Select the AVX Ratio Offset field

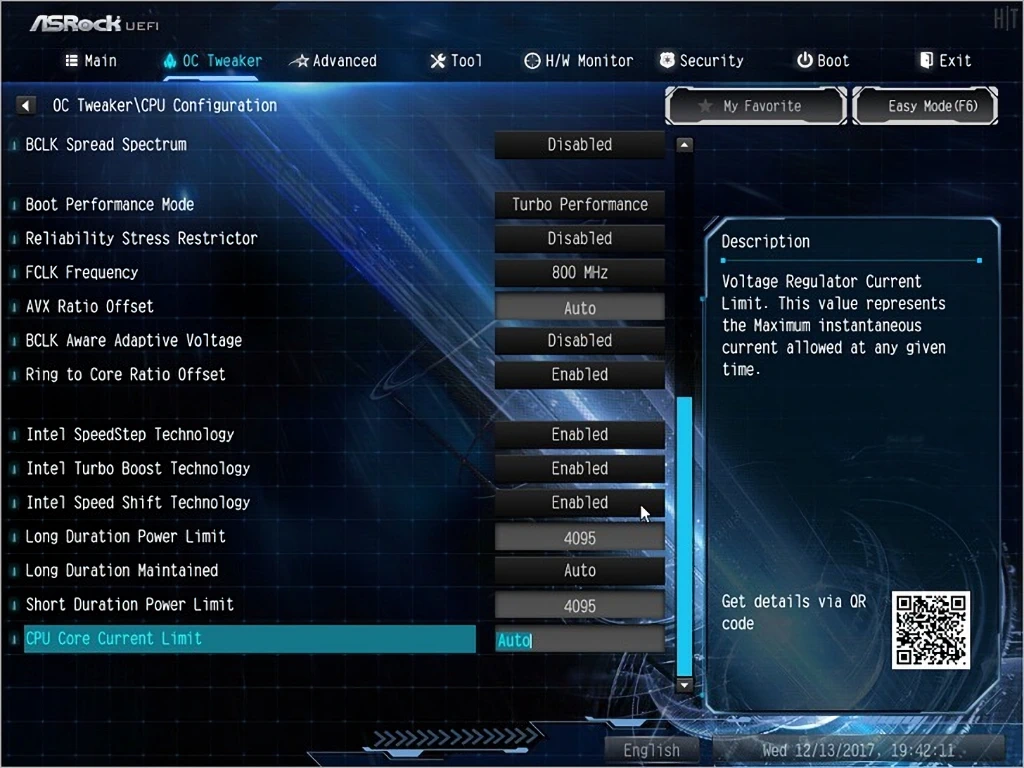coord(580,308)
